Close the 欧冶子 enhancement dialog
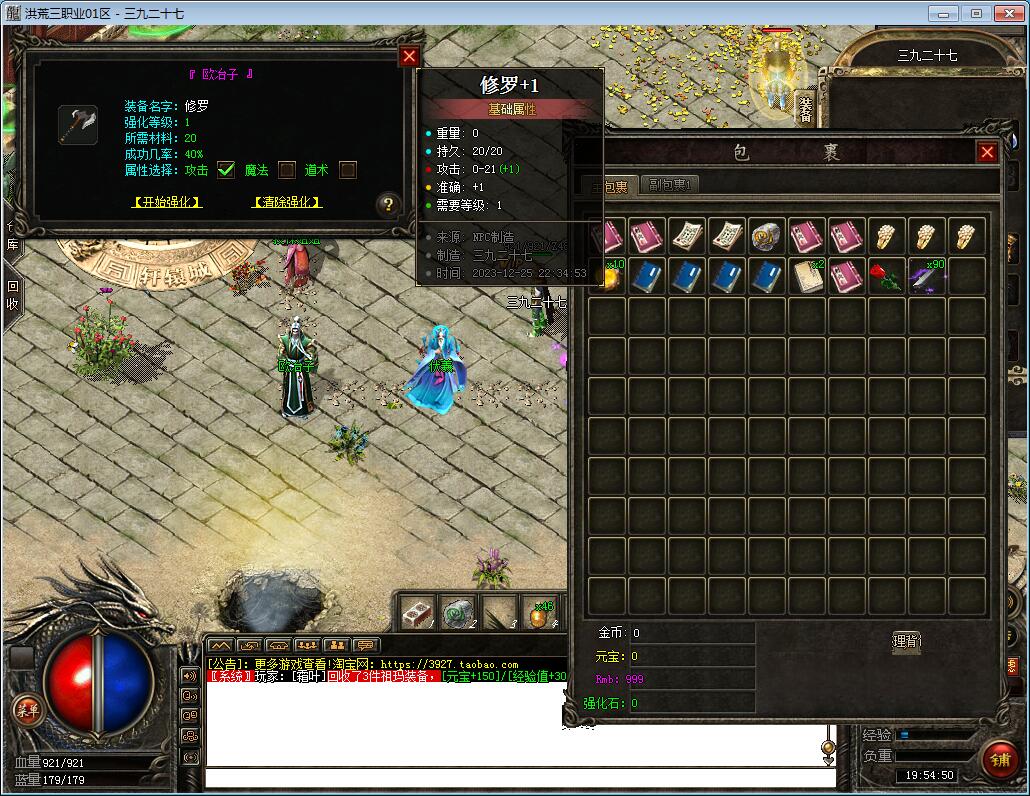1030x796 pixels. [x=408, y=57]
